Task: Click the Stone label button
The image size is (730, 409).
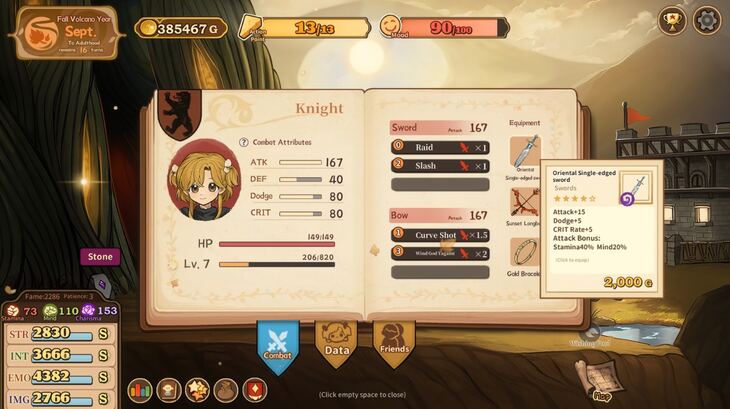Action: [100, 257]
